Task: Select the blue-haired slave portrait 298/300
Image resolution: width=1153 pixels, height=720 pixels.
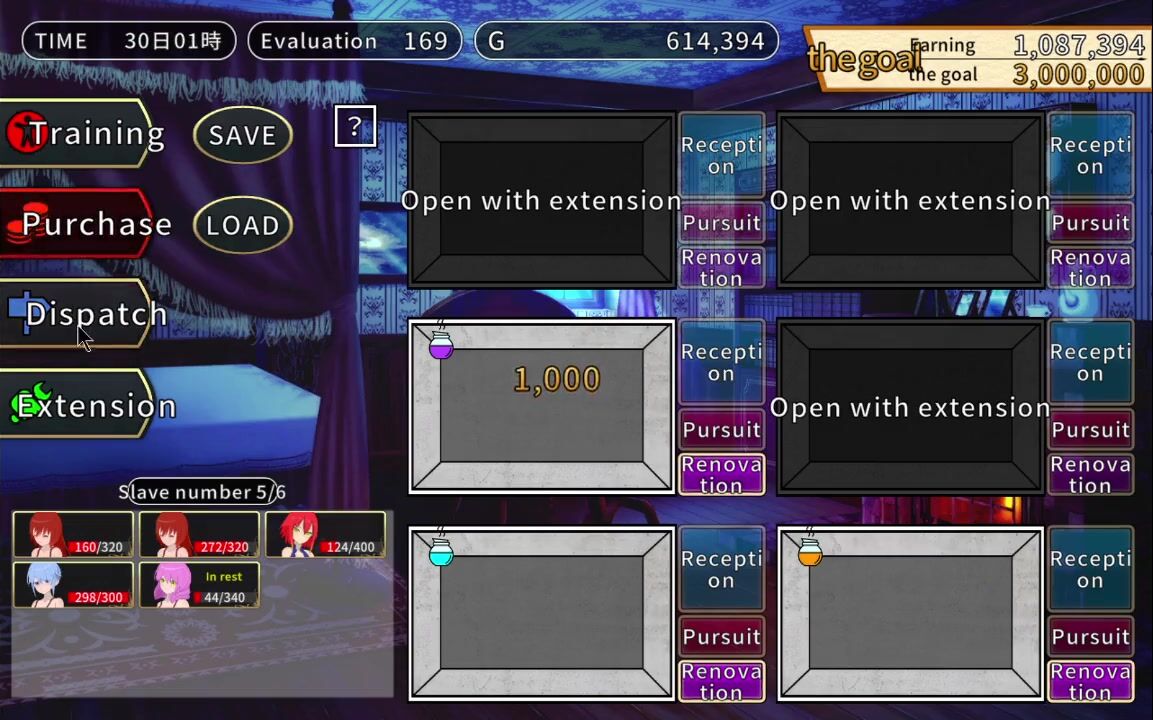Action: 73,585
